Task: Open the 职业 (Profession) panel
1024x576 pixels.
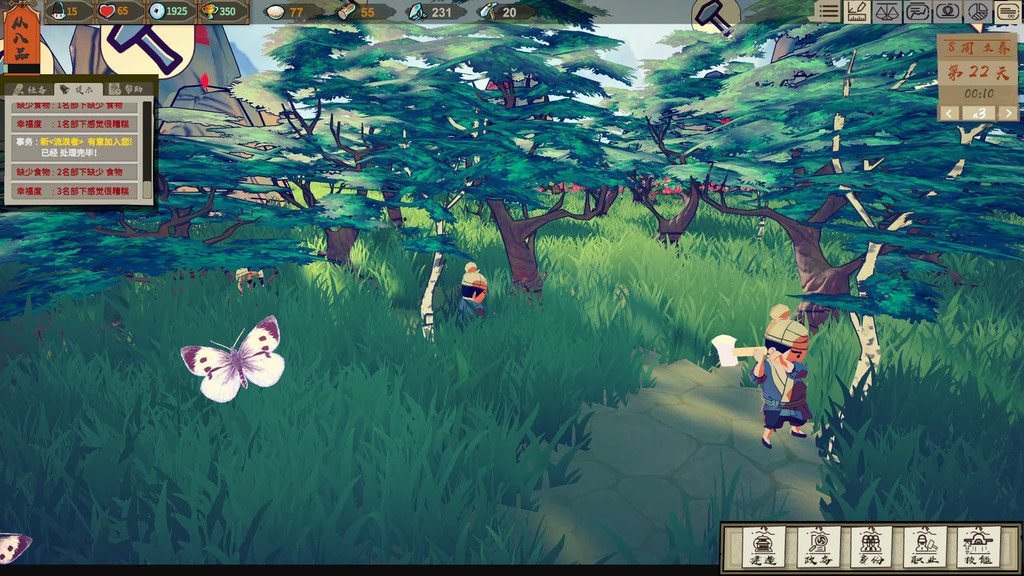Action: pos(924,546)
